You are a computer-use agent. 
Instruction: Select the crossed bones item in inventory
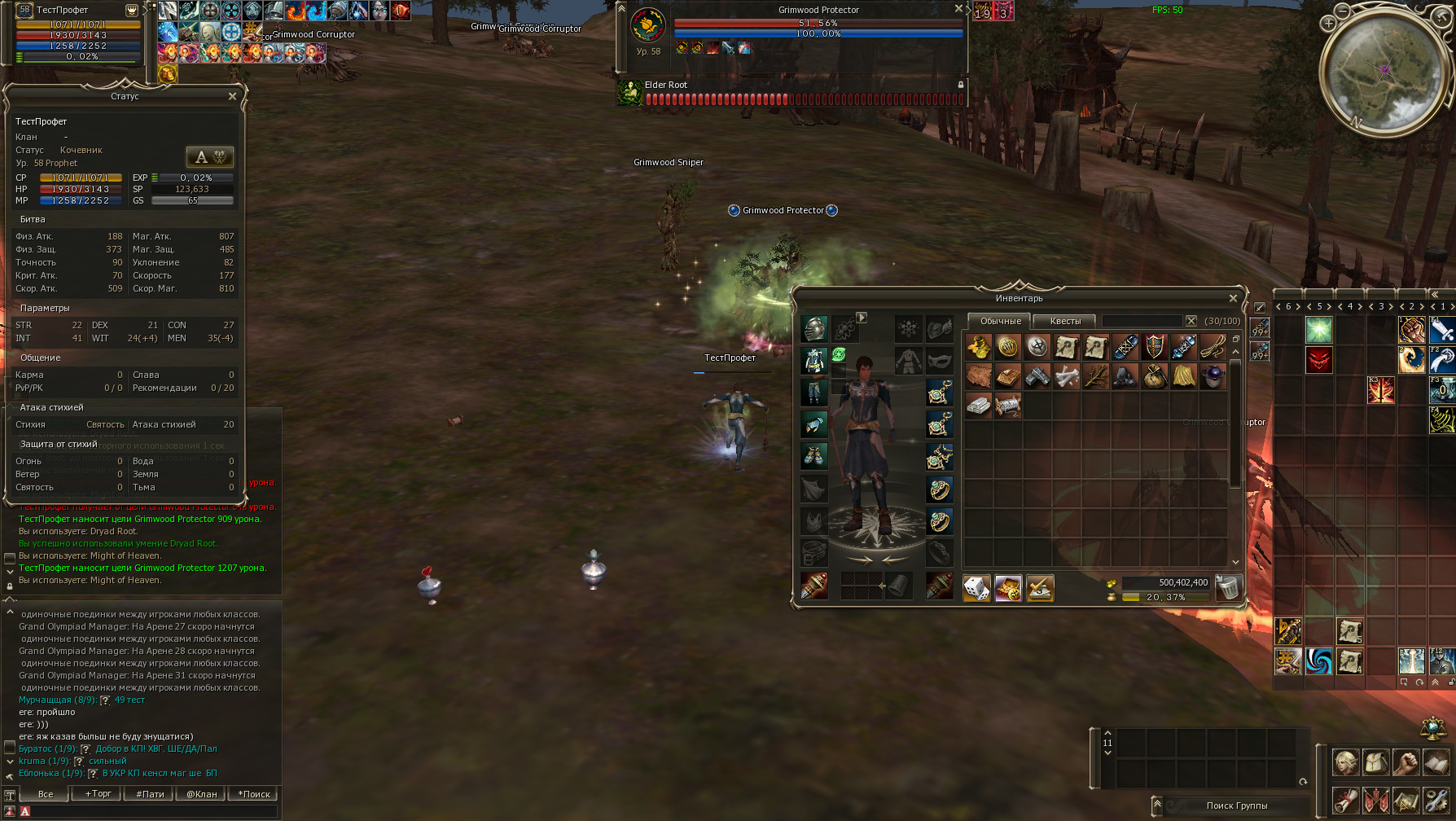pos(1066,376)
